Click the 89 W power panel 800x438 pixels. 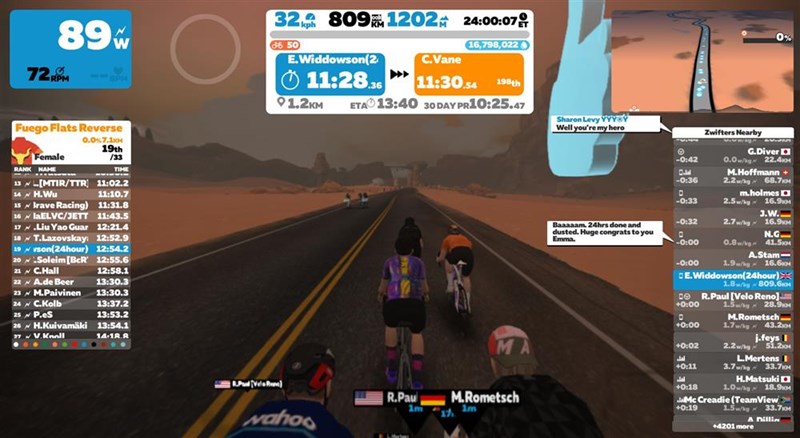click(x=70, y=48)
